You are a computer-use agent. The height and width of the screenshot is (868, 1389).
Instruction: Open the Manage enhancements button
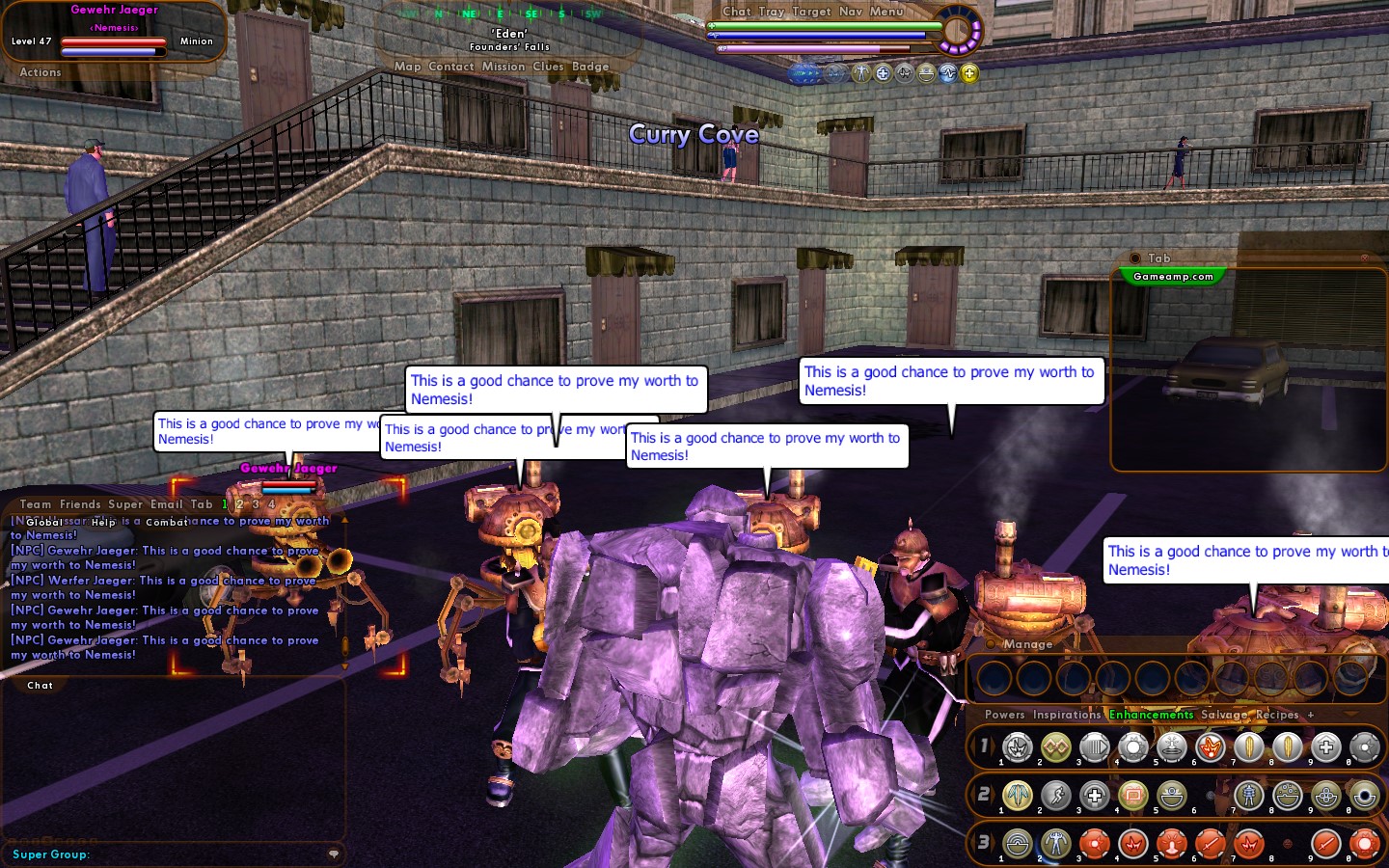[1028, 644]
